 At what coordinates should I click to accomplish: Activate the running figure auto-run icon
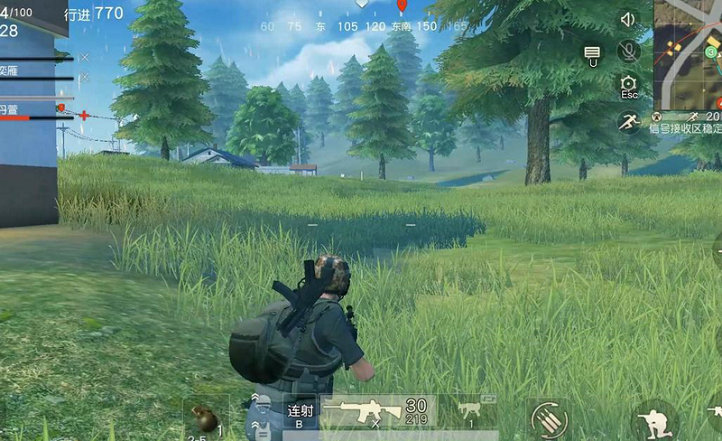(x=628, y=122)
